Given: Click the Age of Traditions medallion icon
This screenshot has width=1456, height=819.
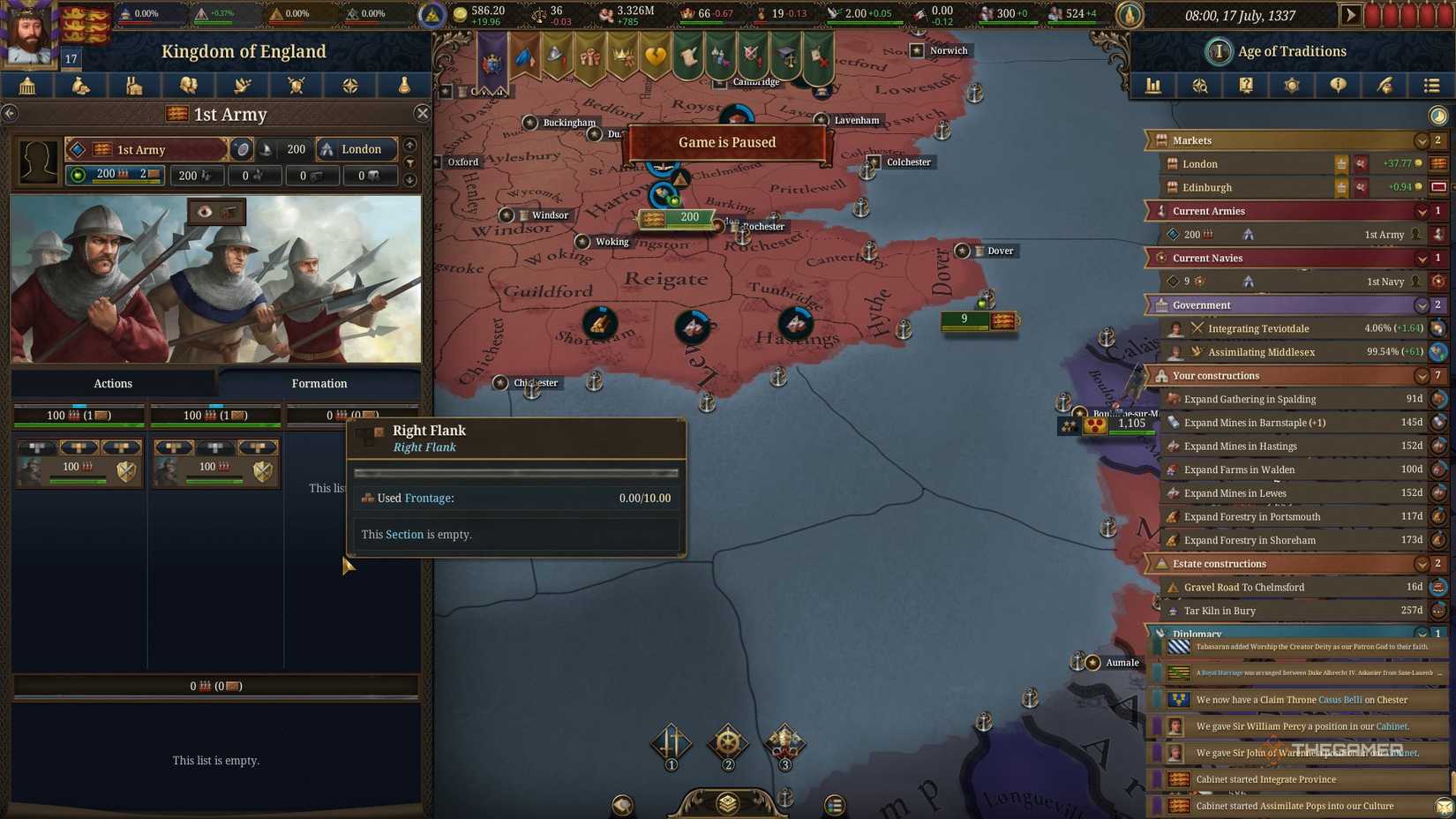Looking at the screenshot, I should [x=1219, y=51].
